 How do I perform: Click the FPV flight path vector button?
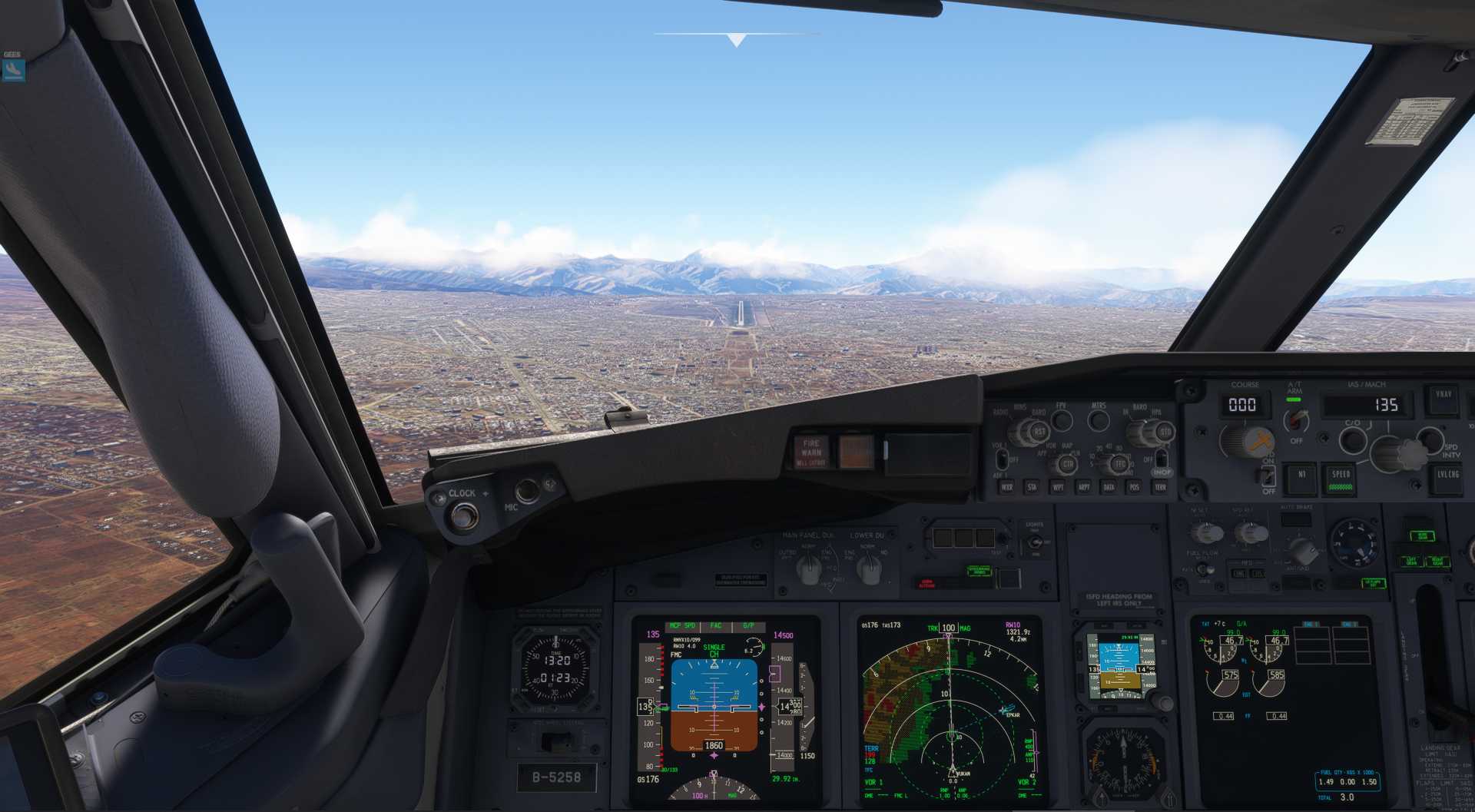[1062, 419]
